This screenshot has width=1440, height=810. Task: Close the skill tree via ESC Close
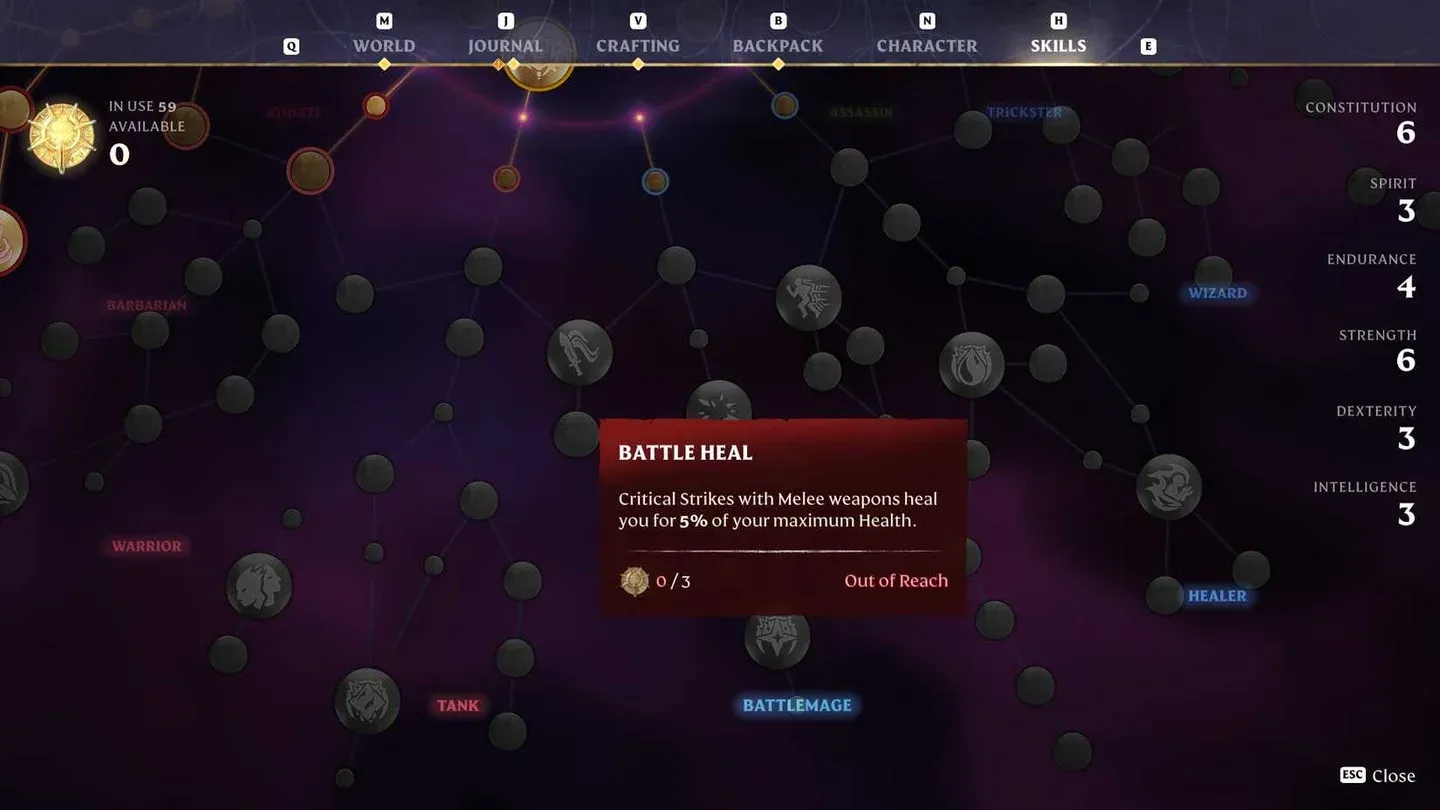(1377, 775)
